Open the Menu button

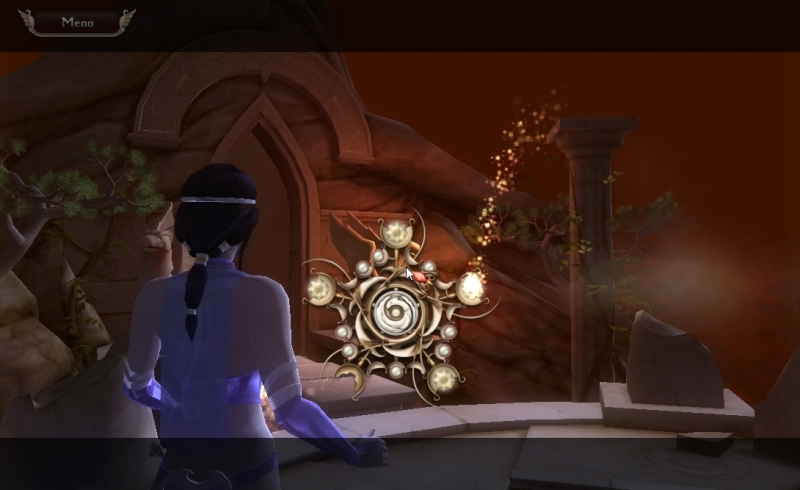[x=77, y=21]
